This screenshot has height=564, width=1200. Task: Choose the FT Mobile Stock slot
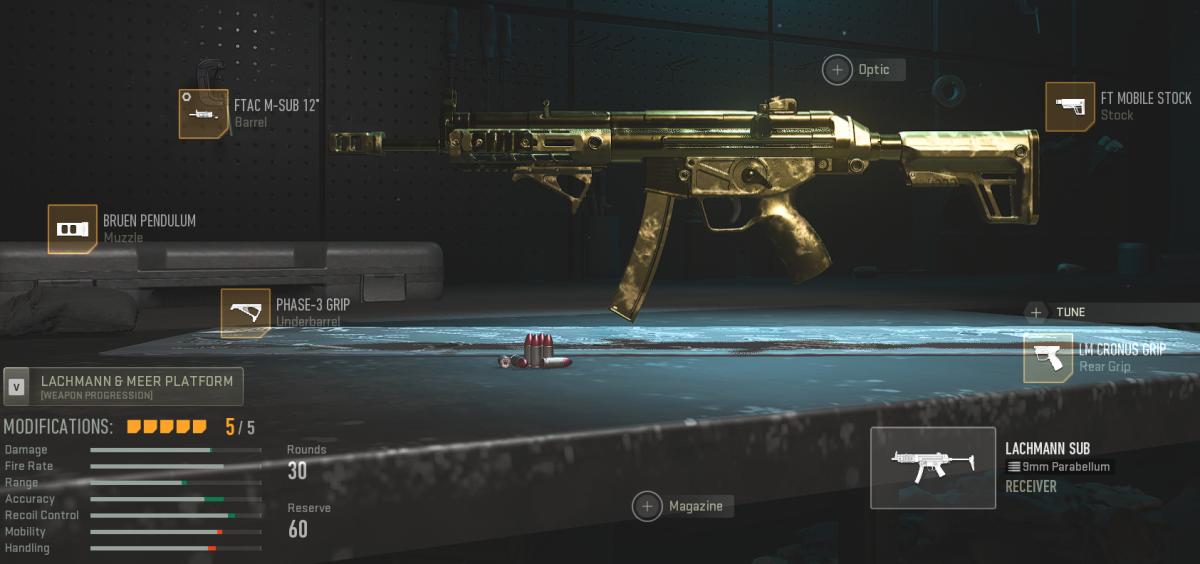tap(1070, 106)
